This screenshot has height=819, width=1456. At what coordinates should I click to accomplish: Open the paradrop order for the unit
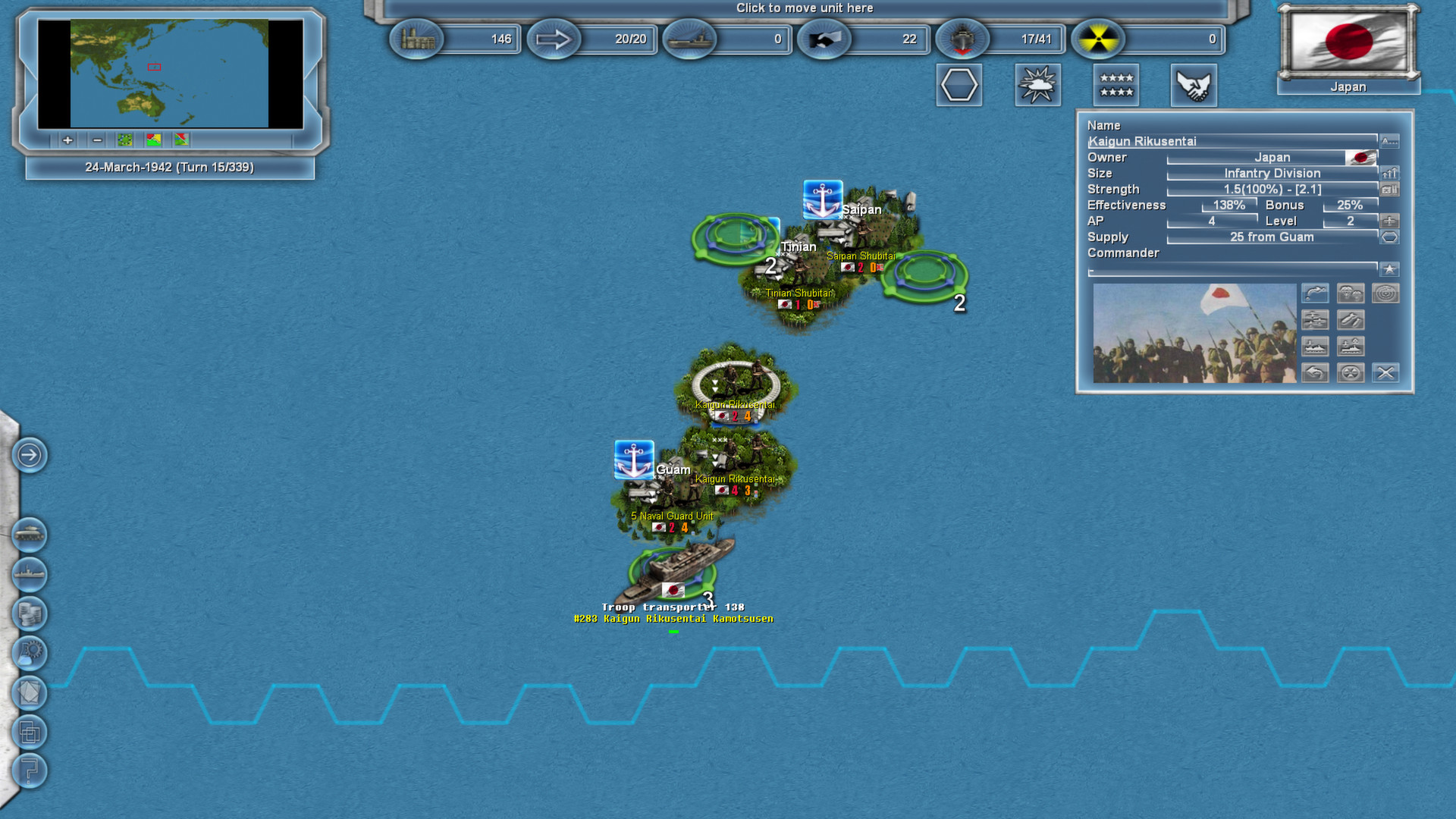[x=1351, y=294]
